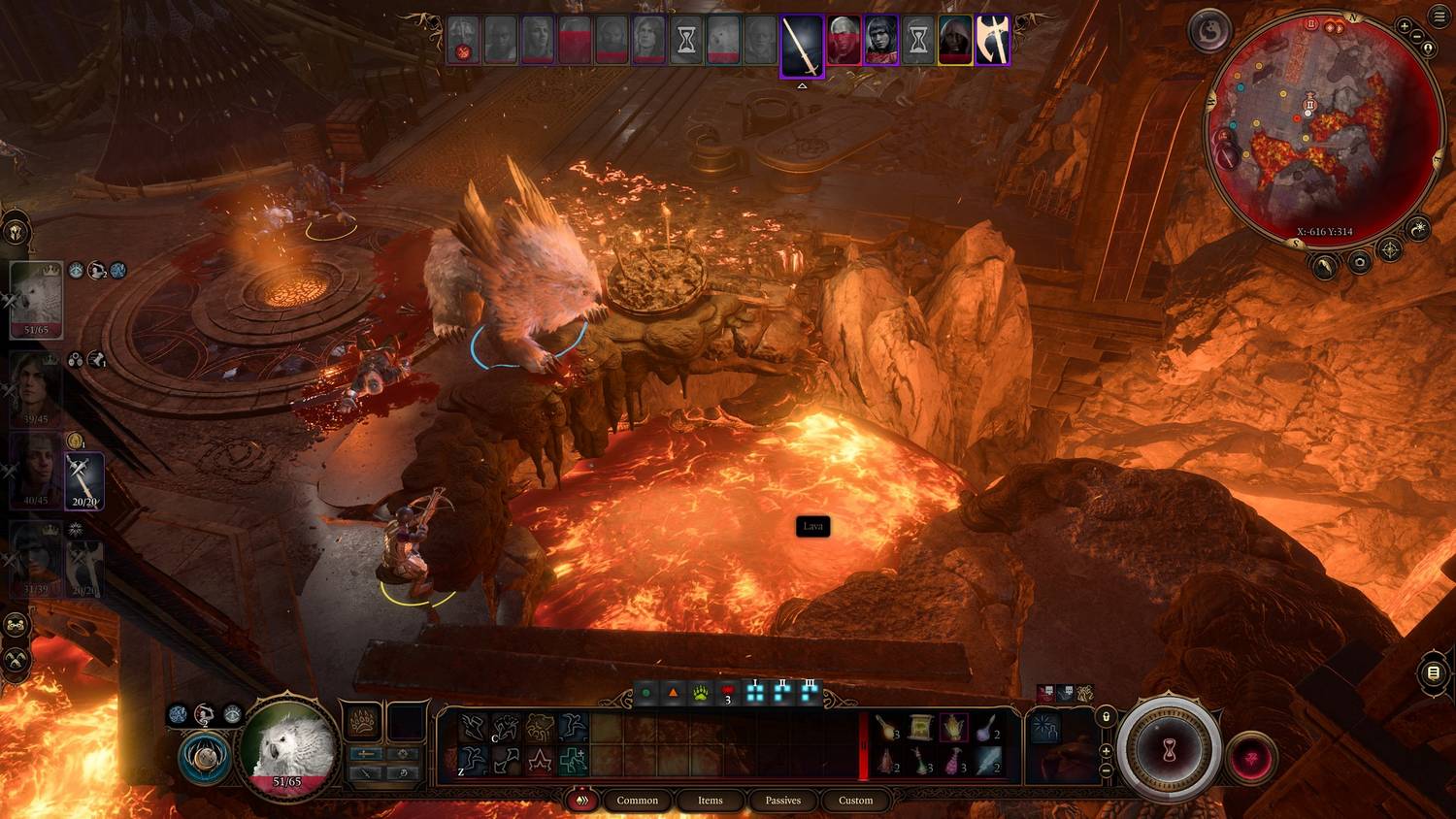Image resolution: width=1456 pixels, height=819 pixels.
Task: Use the scroll item in the hotbar
Action: pyautogui.click(x=920, y=727)
